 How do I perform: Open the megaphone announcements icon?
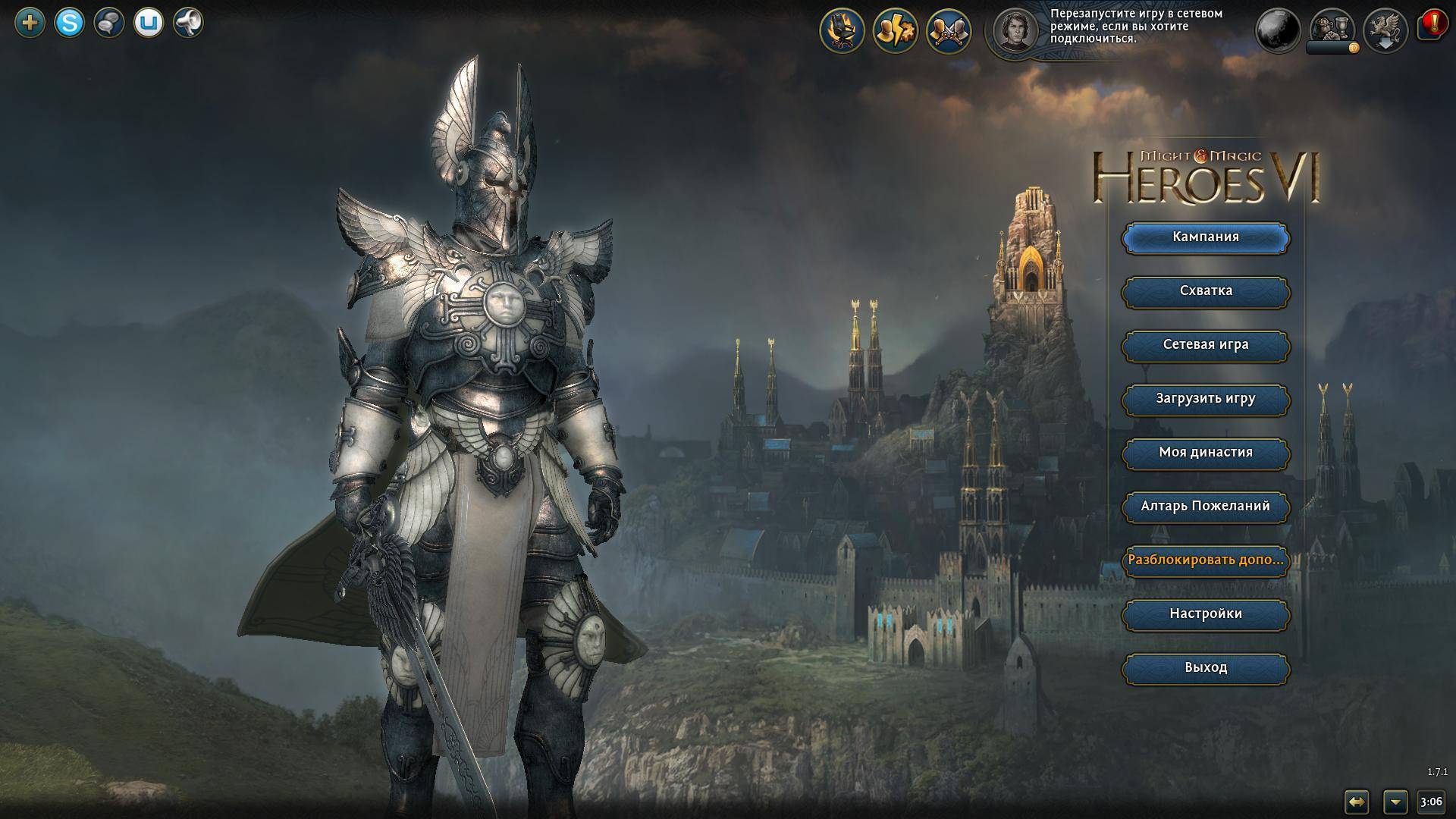[188, 23]
